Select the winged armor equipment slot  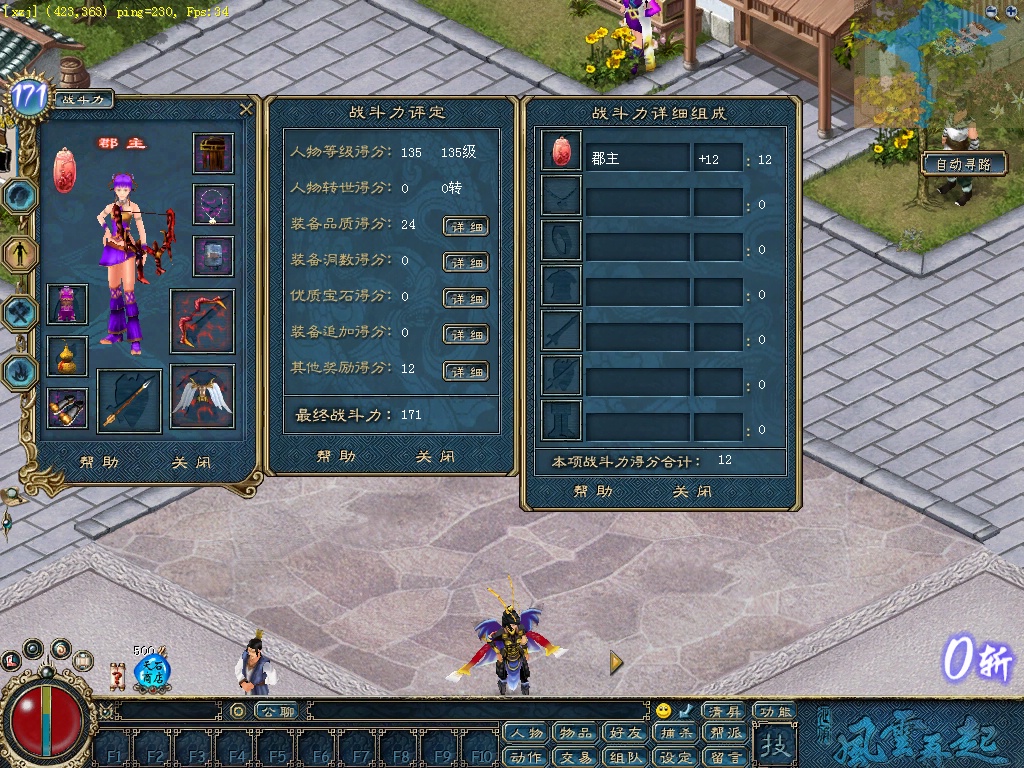(202, 396)
